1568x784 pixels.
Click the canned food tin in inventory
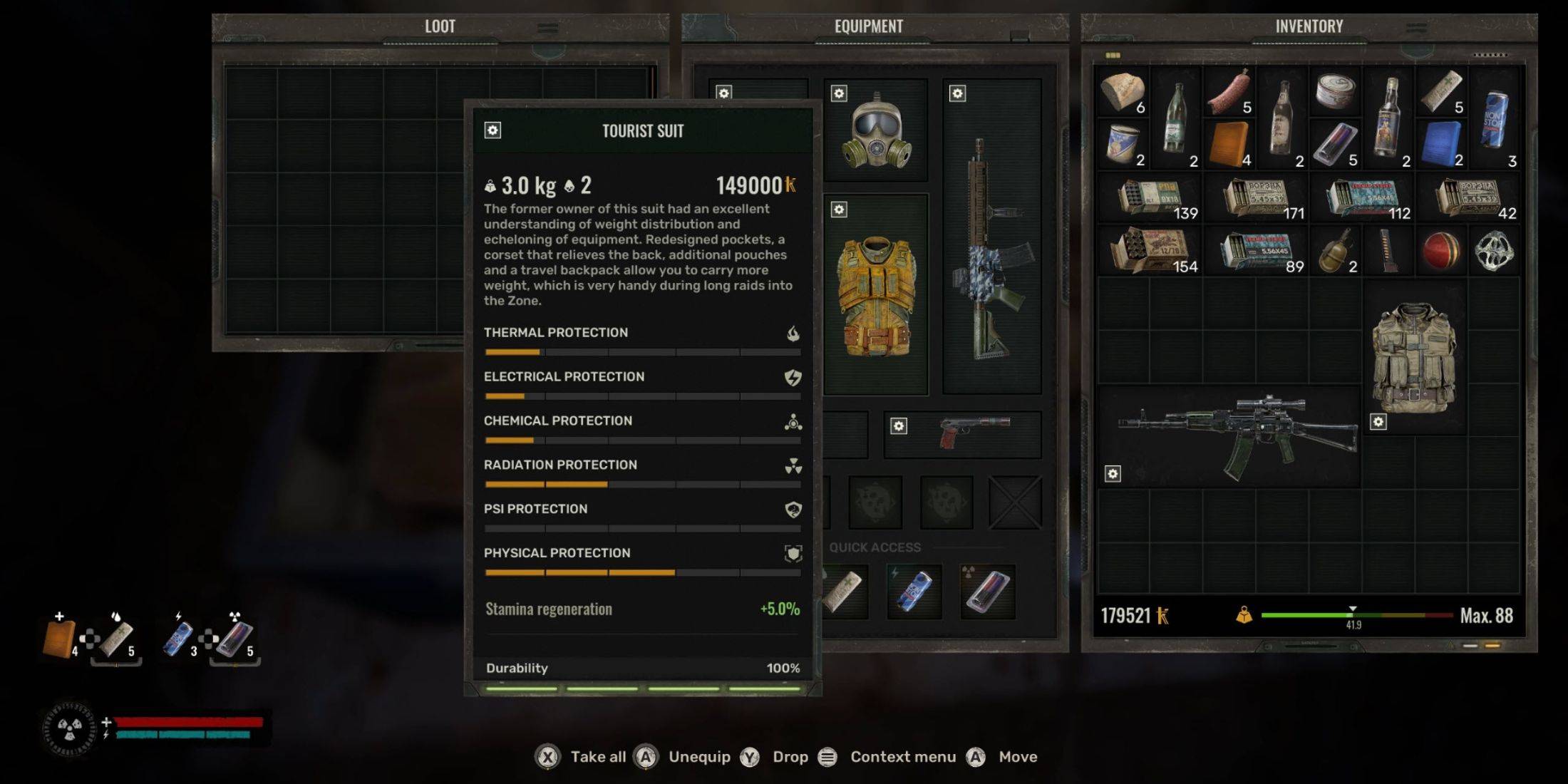1335,92
